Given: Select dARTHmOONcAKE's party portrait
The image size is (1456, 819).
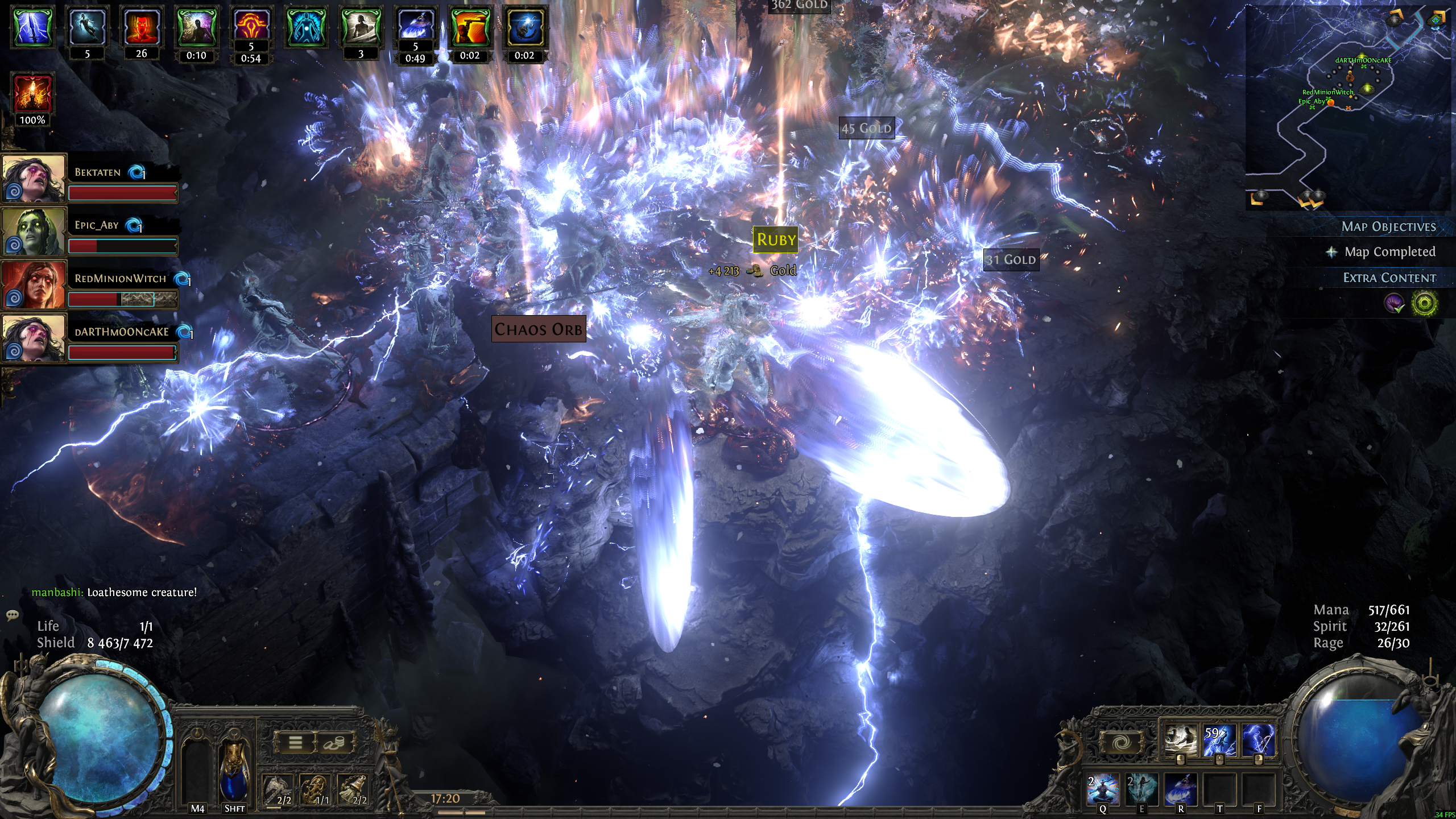Looking at the screenshot, I should pos(34,338).
